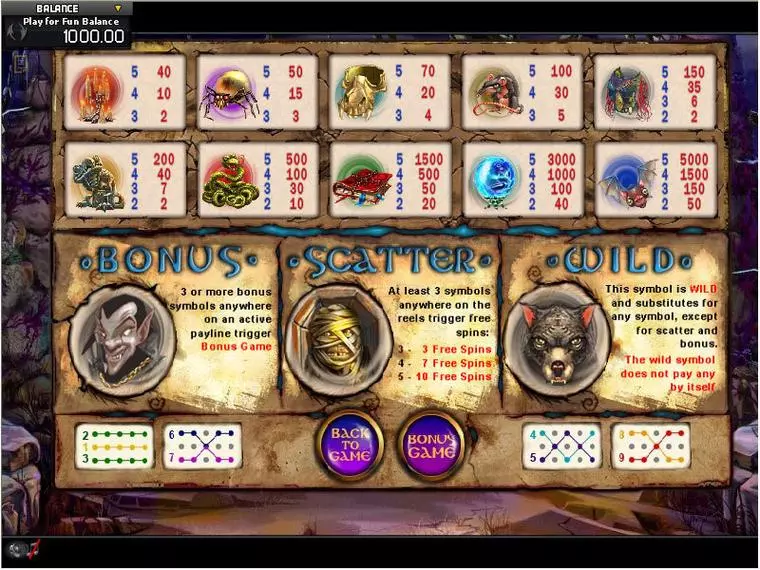Toggle the red music note icon
Image resolution: width=760 pixels, height=570 pixels.
[x=34, y=549]
